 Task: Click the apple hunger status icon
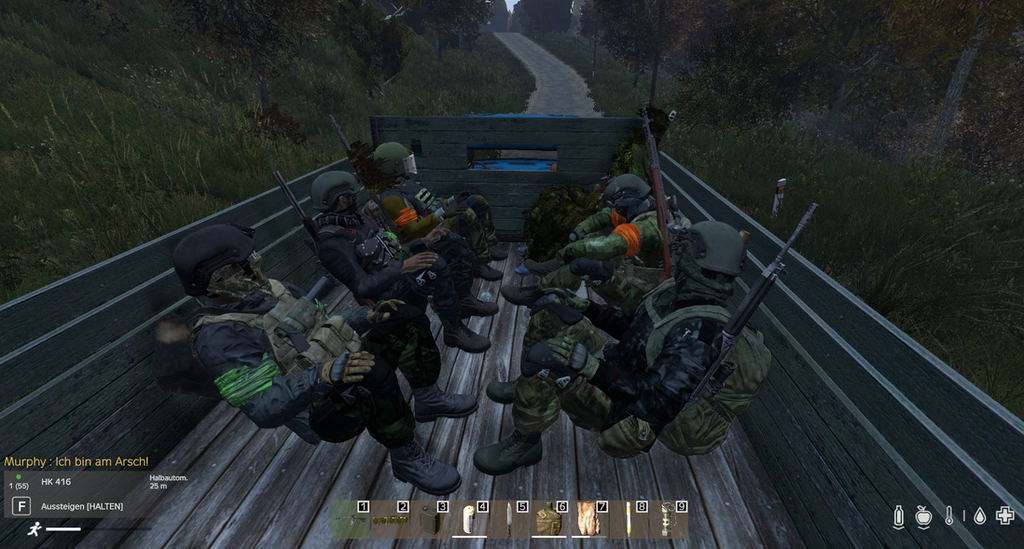[924, 516]
